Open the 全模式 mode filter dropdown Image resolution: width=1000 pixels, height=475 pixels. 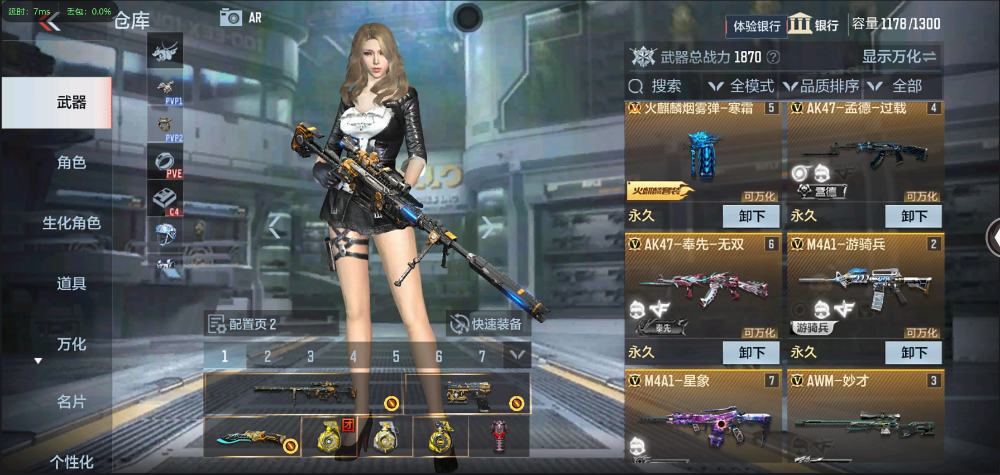click(743, 86)
